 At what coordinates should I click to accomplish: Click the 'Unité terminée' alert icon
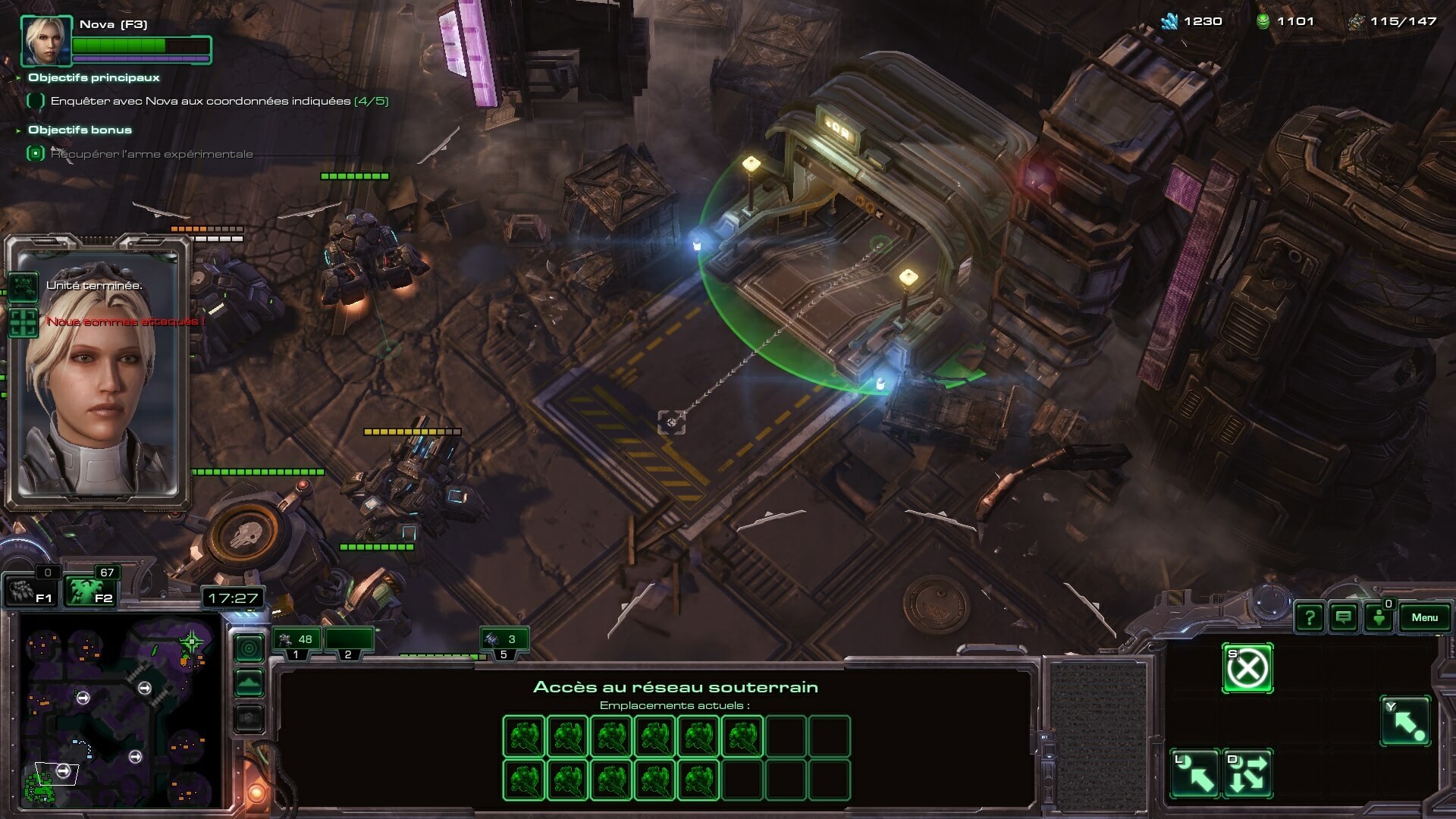(23, 287)
